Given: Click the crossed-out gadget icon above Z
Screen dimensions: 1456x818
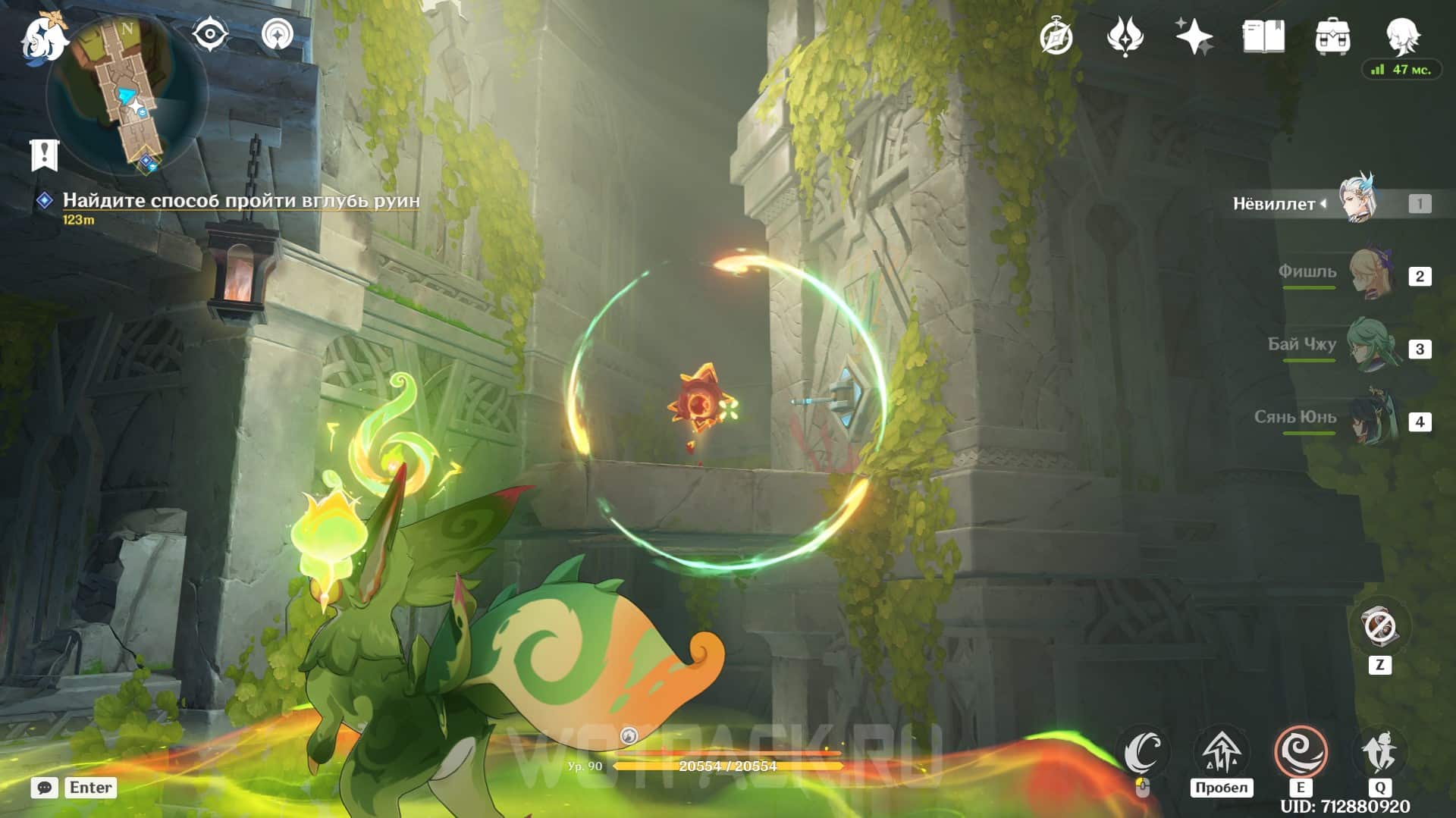Looking at the screenshot, I should [1379, 627].
